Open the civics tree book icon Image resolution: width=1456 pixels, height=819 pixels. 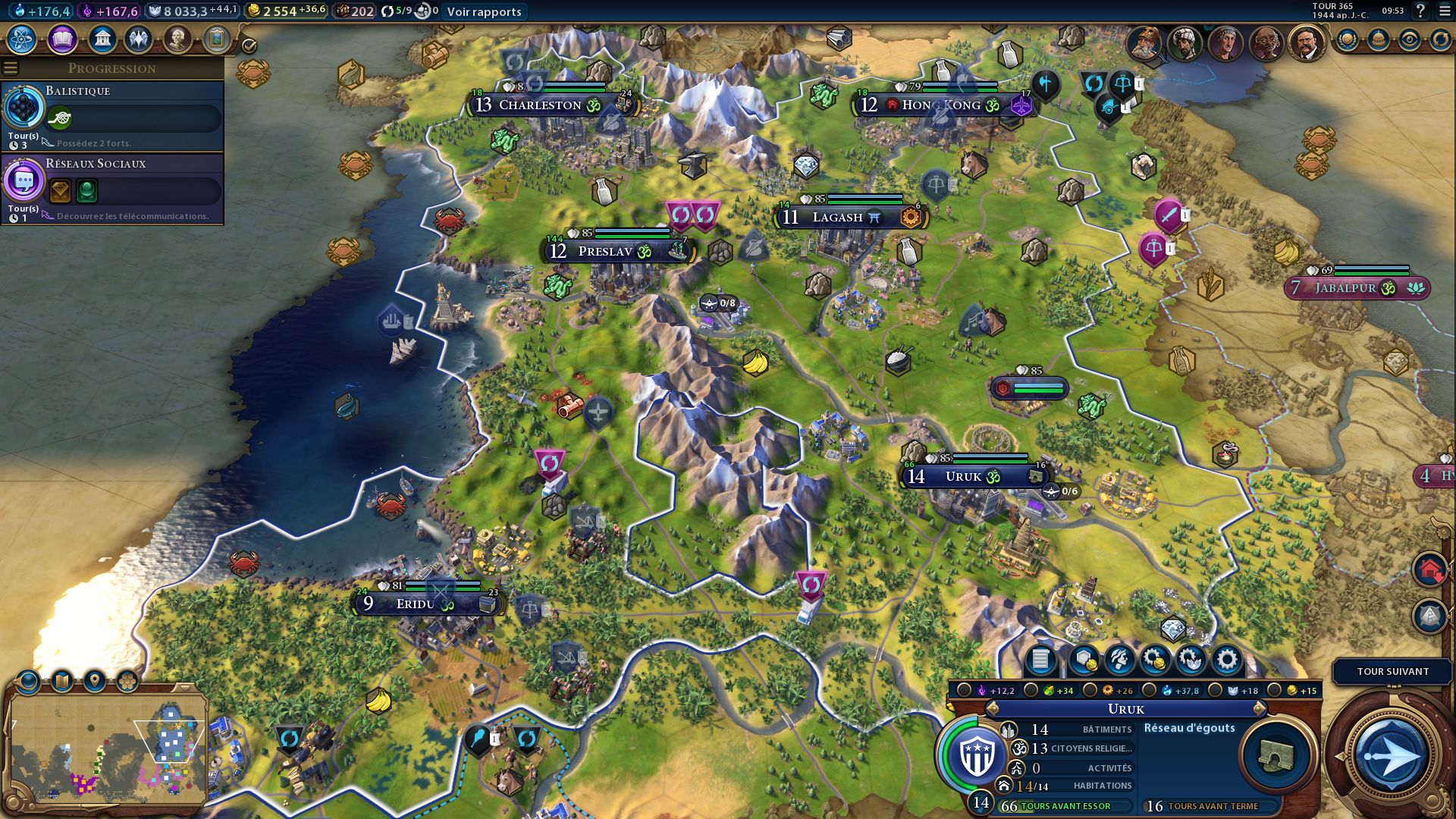[62, 39]
